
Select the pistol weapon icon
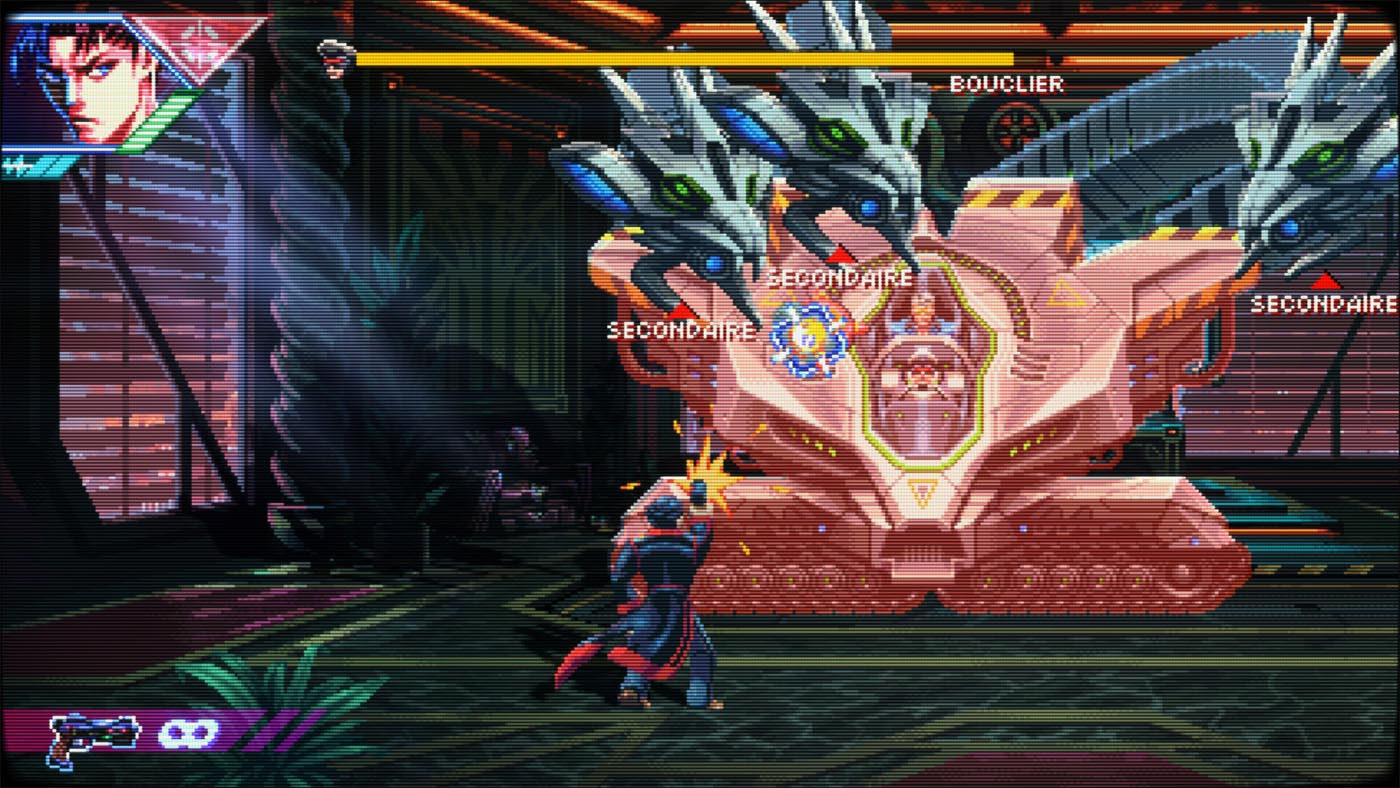[x=92, y=738]
